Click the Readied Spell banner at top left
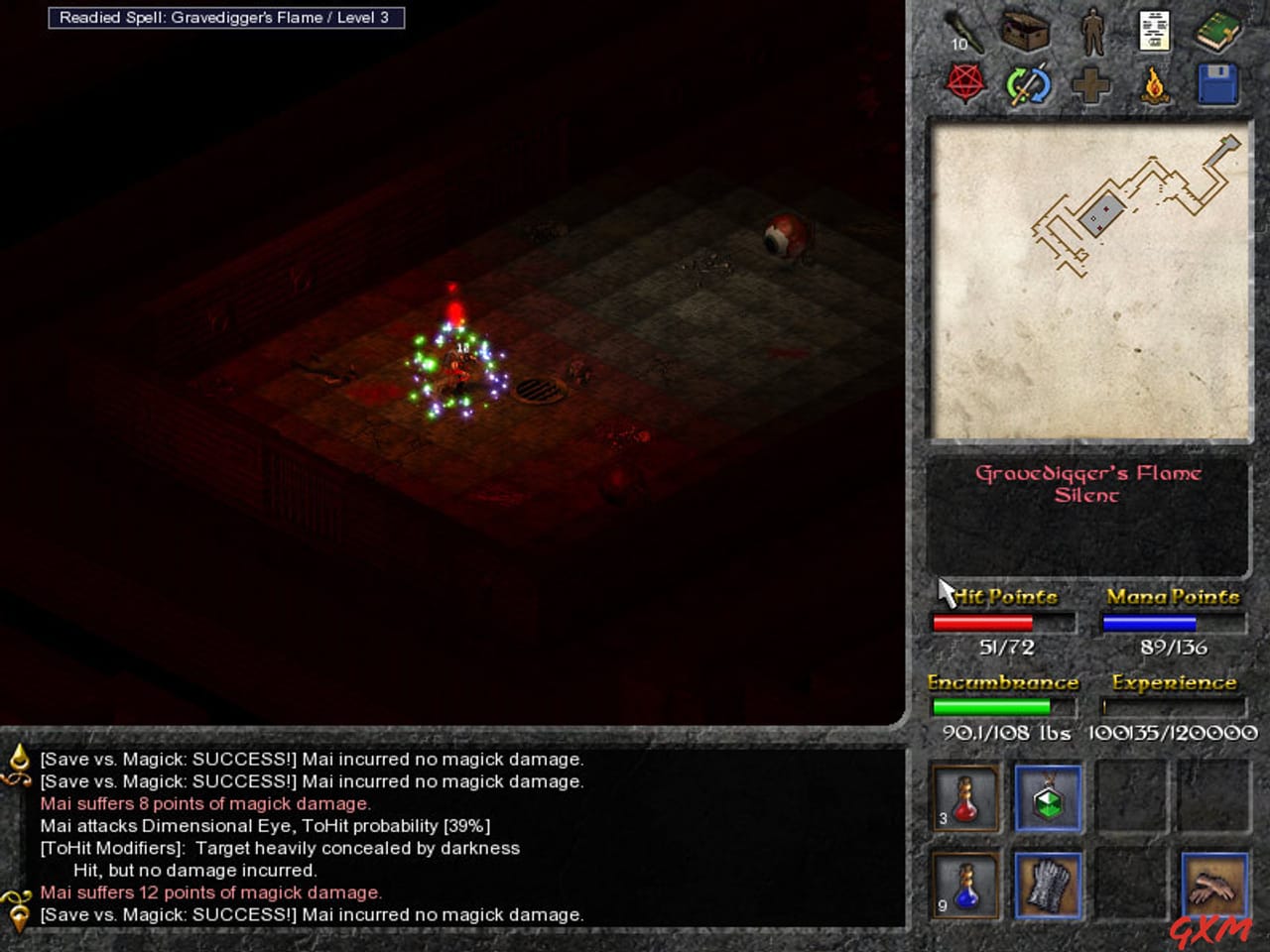 (x=228, y=17)
